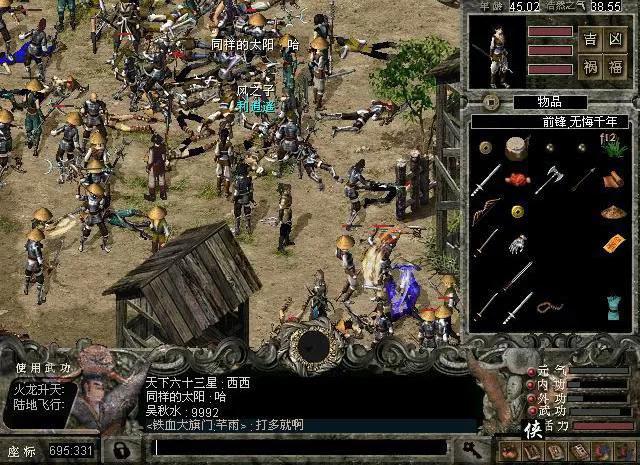Select the green herb item

(611, 149)
